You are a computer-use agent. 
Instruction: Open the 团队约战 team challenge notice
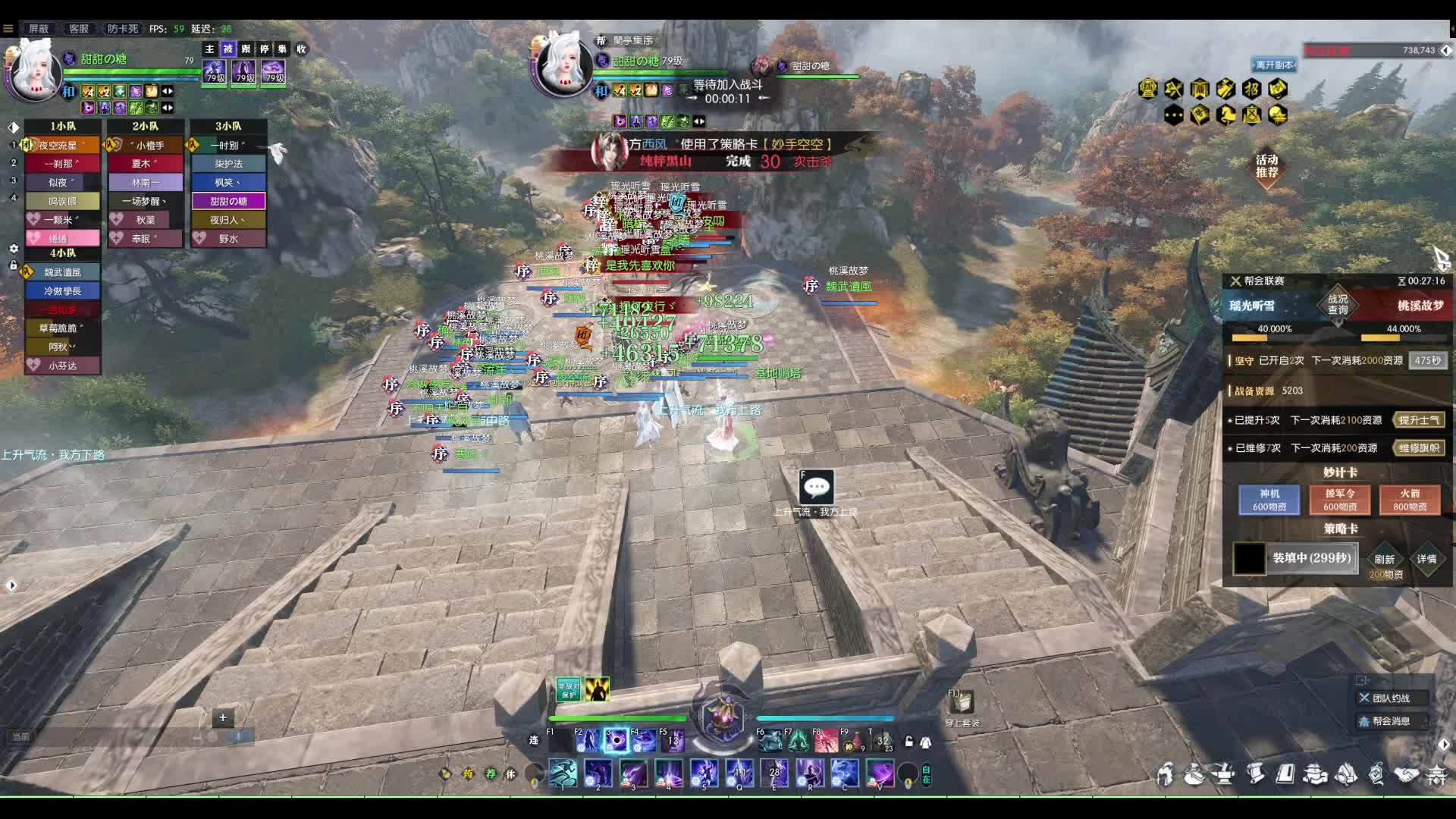point(1391,698)
